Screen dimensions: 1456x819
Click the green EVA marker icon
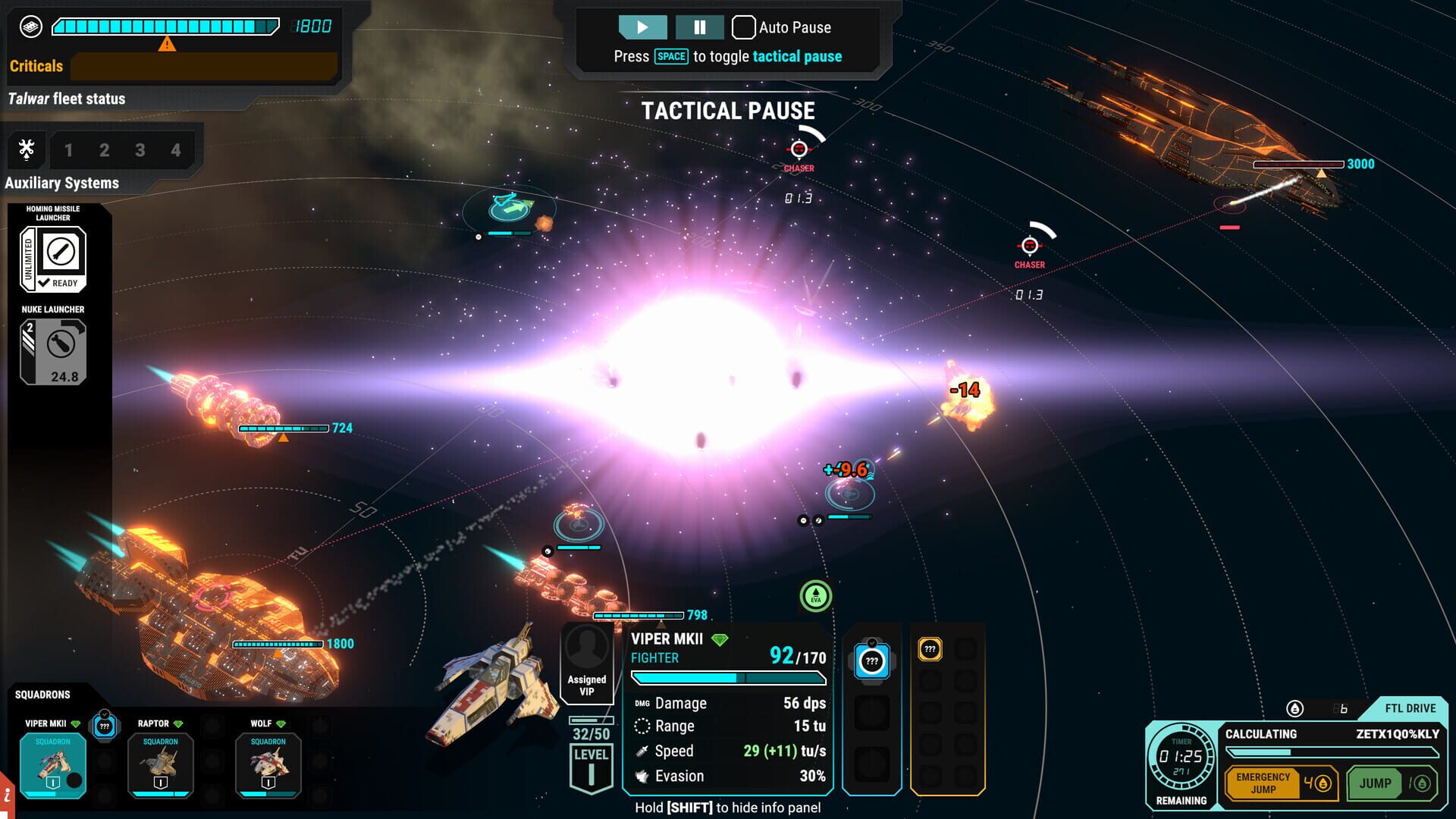click(816, 596)
